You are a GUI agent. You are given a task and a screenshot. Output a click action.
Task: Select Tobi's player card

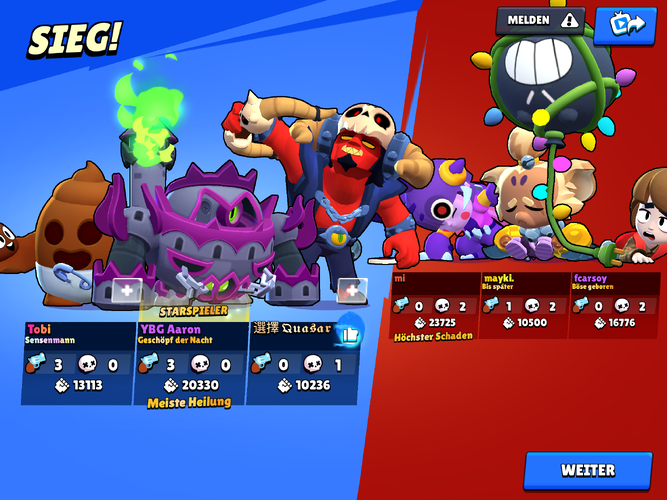[x=78, y=362]
